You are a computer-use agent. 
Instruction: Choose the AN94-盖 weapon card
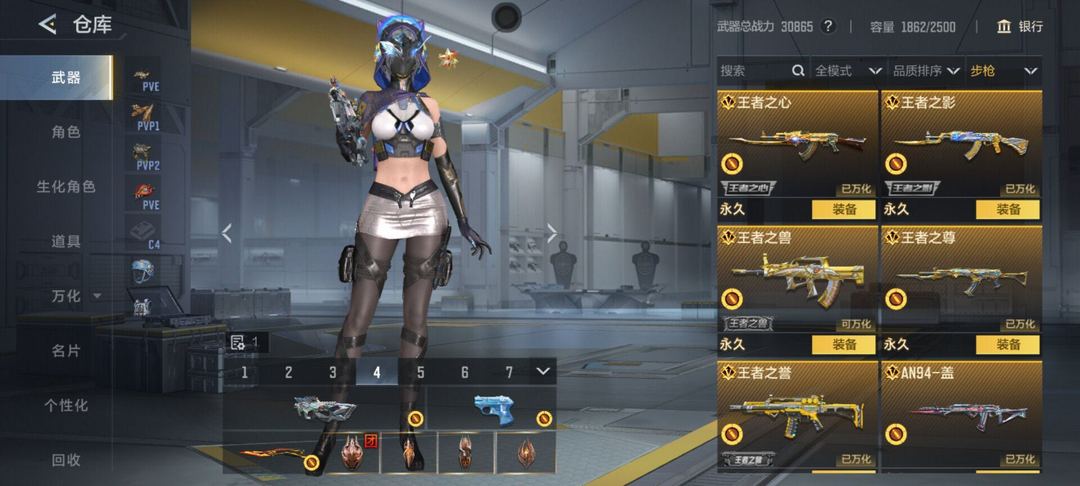click(960, 417)
